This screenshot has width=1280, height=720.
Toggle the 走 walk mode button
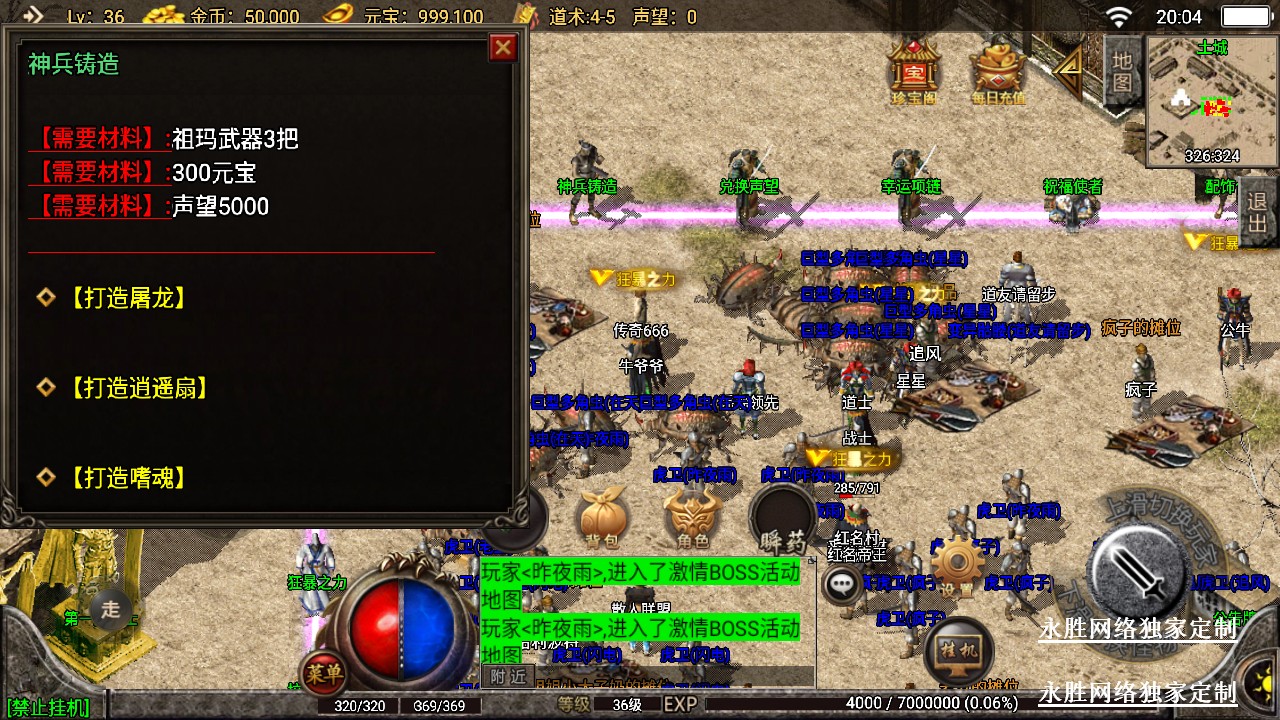pyautogui.click(x=110, y=607)
